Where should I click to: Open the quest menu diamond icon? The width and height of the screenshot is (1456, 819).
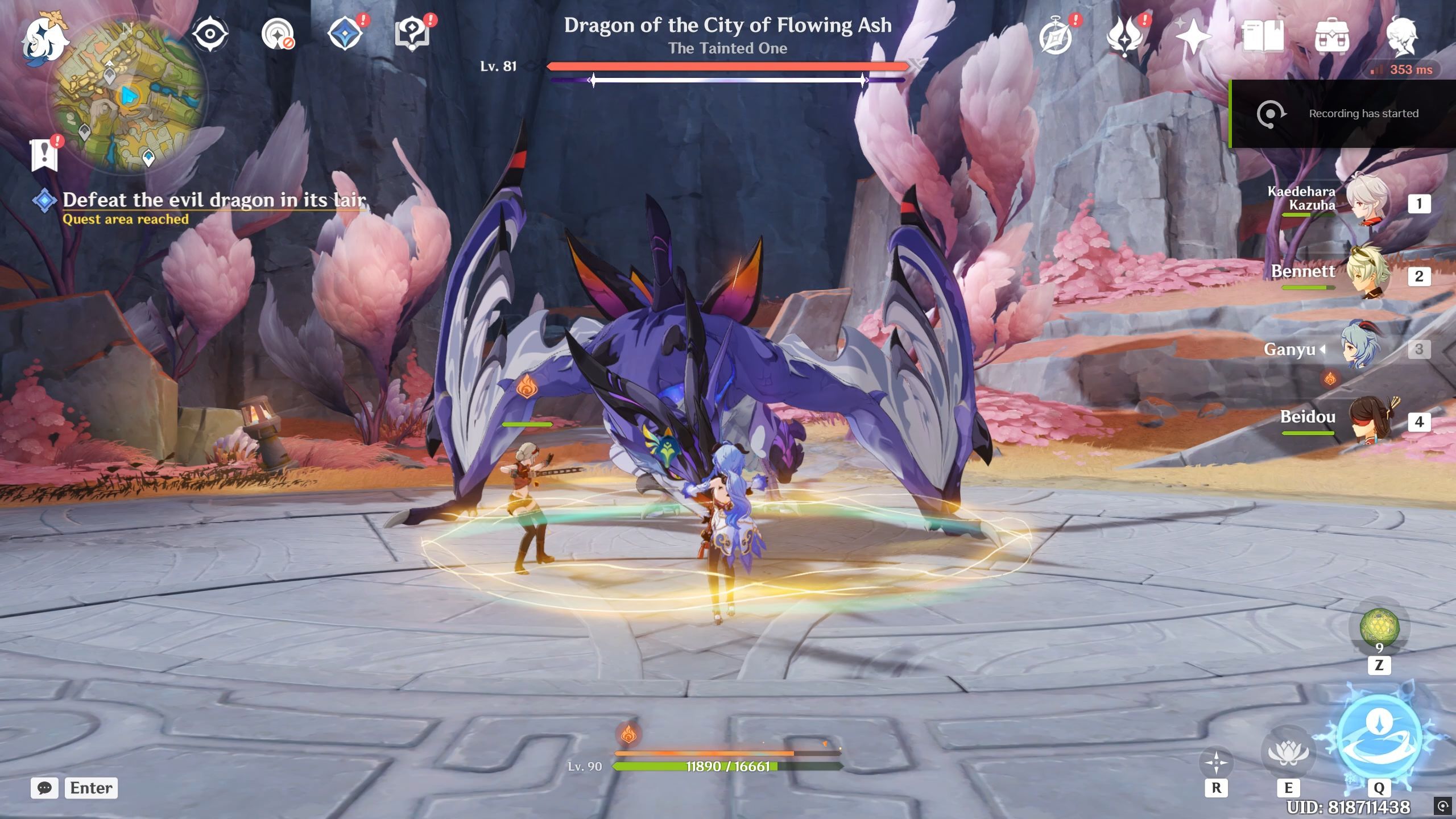[346, 33]
